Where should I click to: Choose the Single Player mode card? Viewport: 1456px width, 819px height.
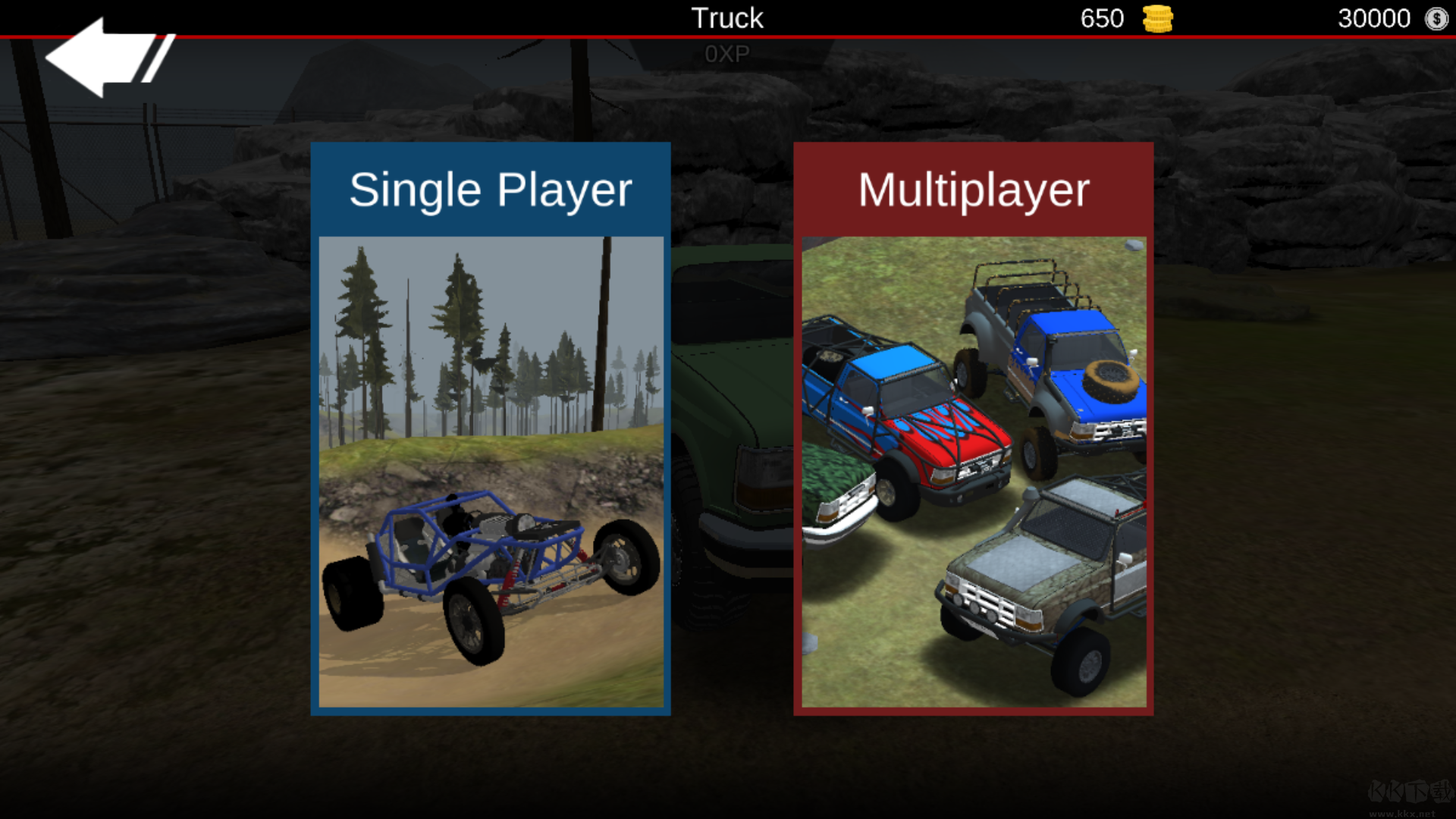click(x=491, y=428)
